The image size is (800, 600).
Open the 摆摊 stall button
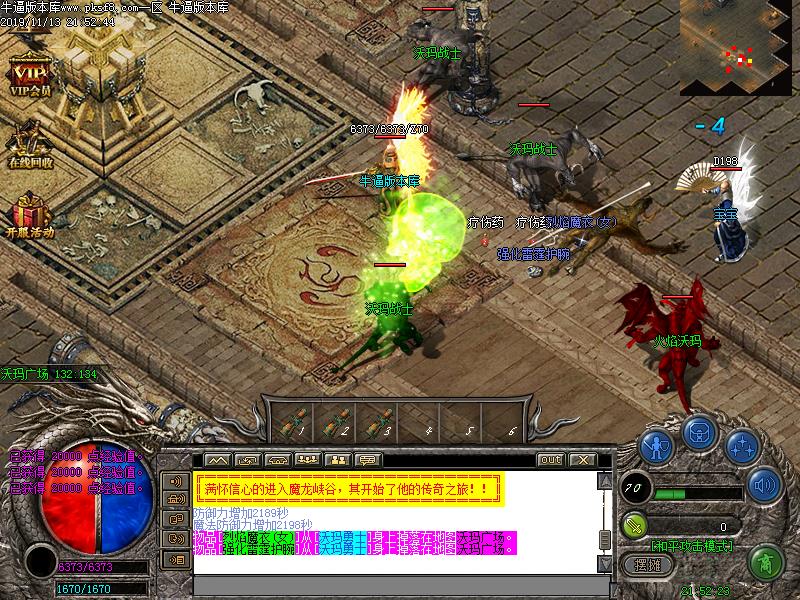(649, 564)
